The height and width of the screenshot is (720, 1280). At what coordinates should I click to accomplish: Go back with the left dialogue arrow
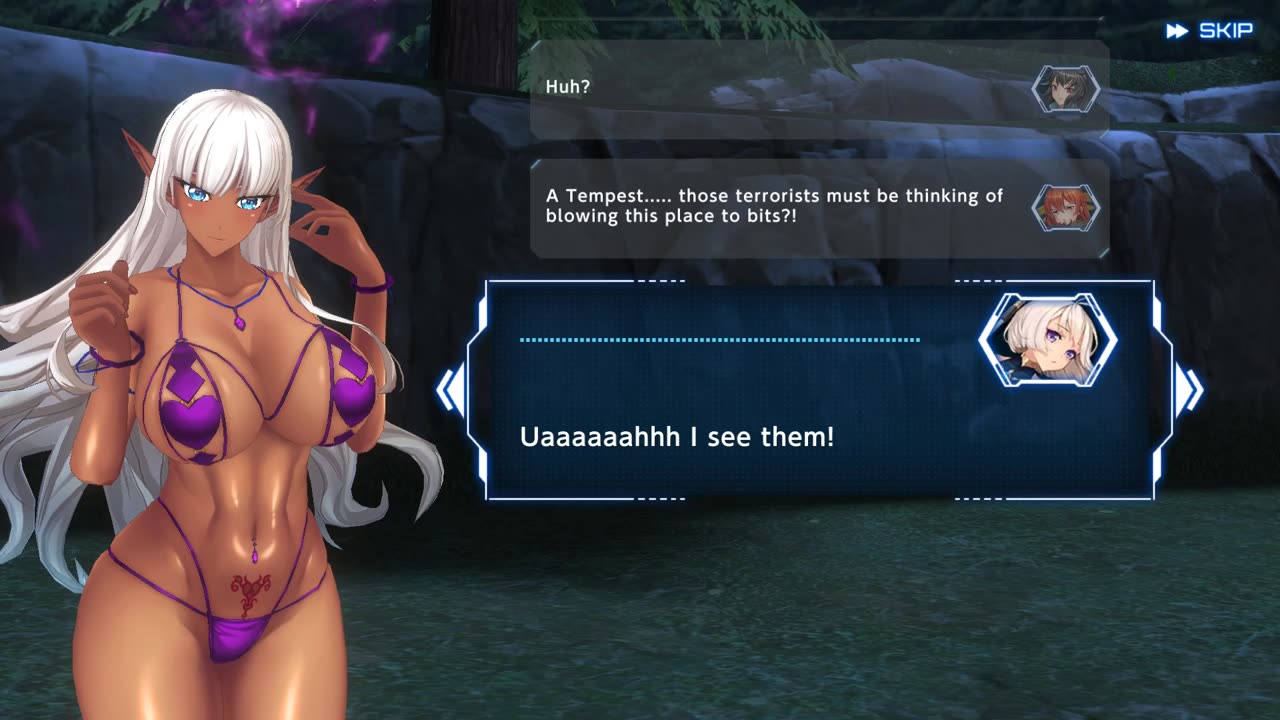point(451,390)
